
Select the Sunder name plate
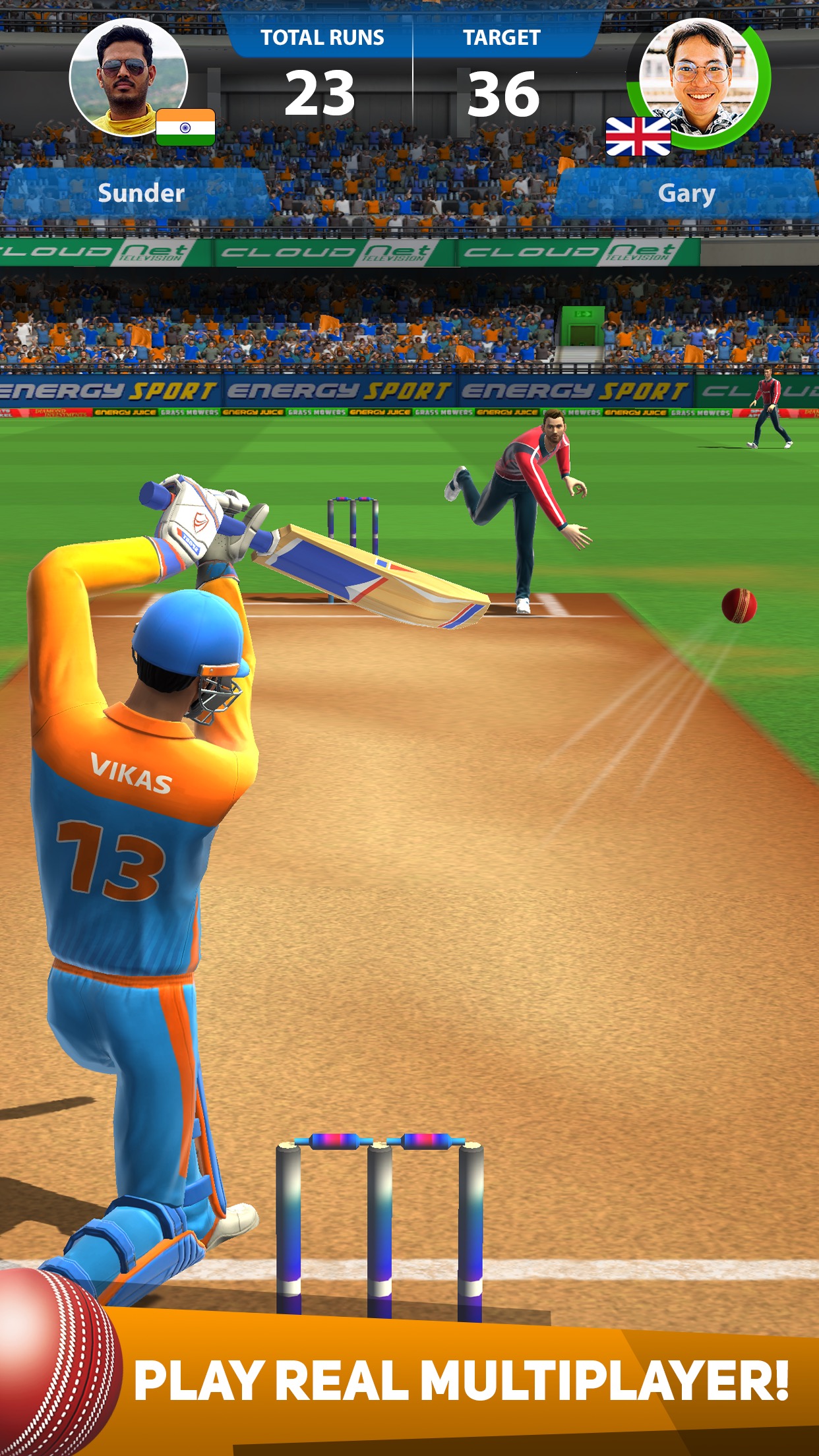(140, 193)
